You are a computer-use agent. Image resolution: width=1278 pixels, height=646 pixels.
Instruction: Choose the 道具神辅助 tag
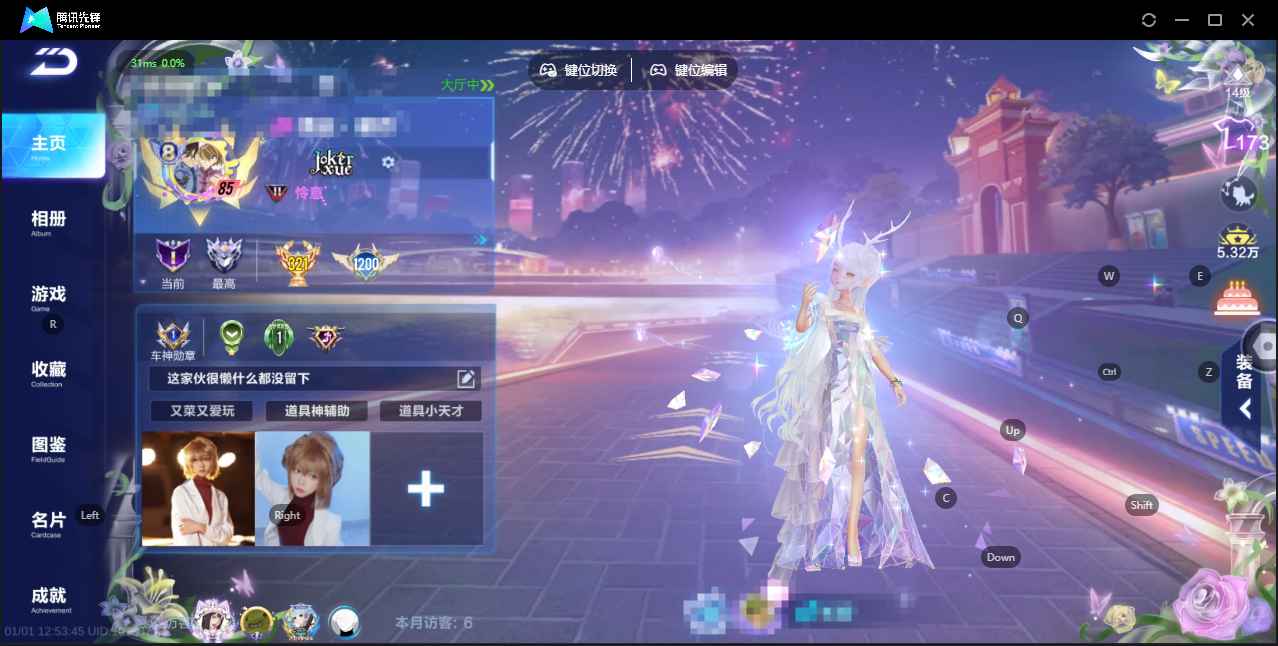(316, 411)
